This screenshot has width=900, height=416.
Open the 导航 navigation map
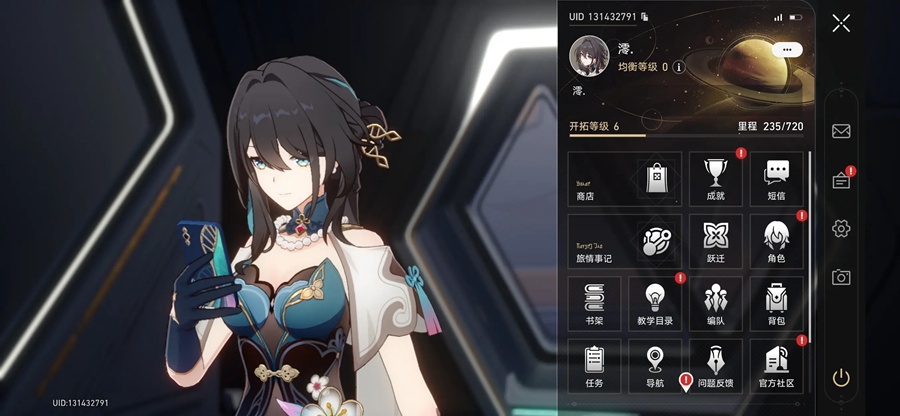(655, 366)
